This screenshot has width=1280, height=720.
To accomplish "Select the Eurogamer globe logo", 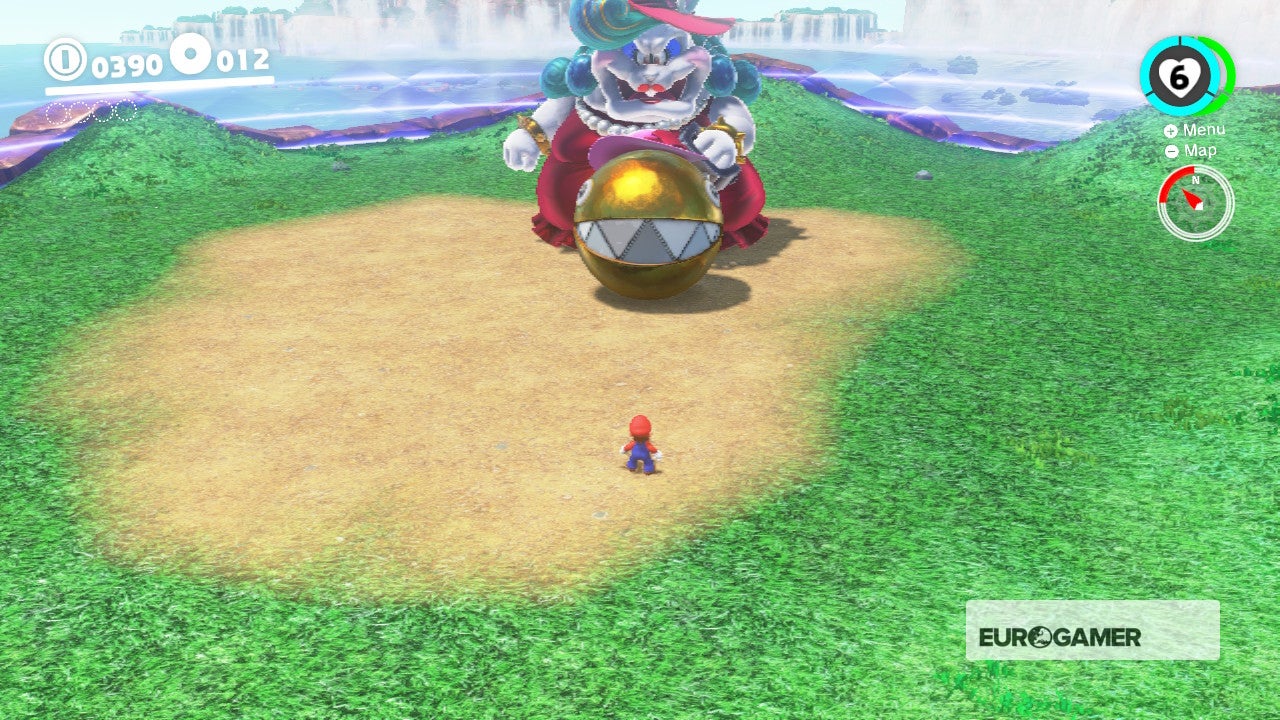I will [1038, 636].
